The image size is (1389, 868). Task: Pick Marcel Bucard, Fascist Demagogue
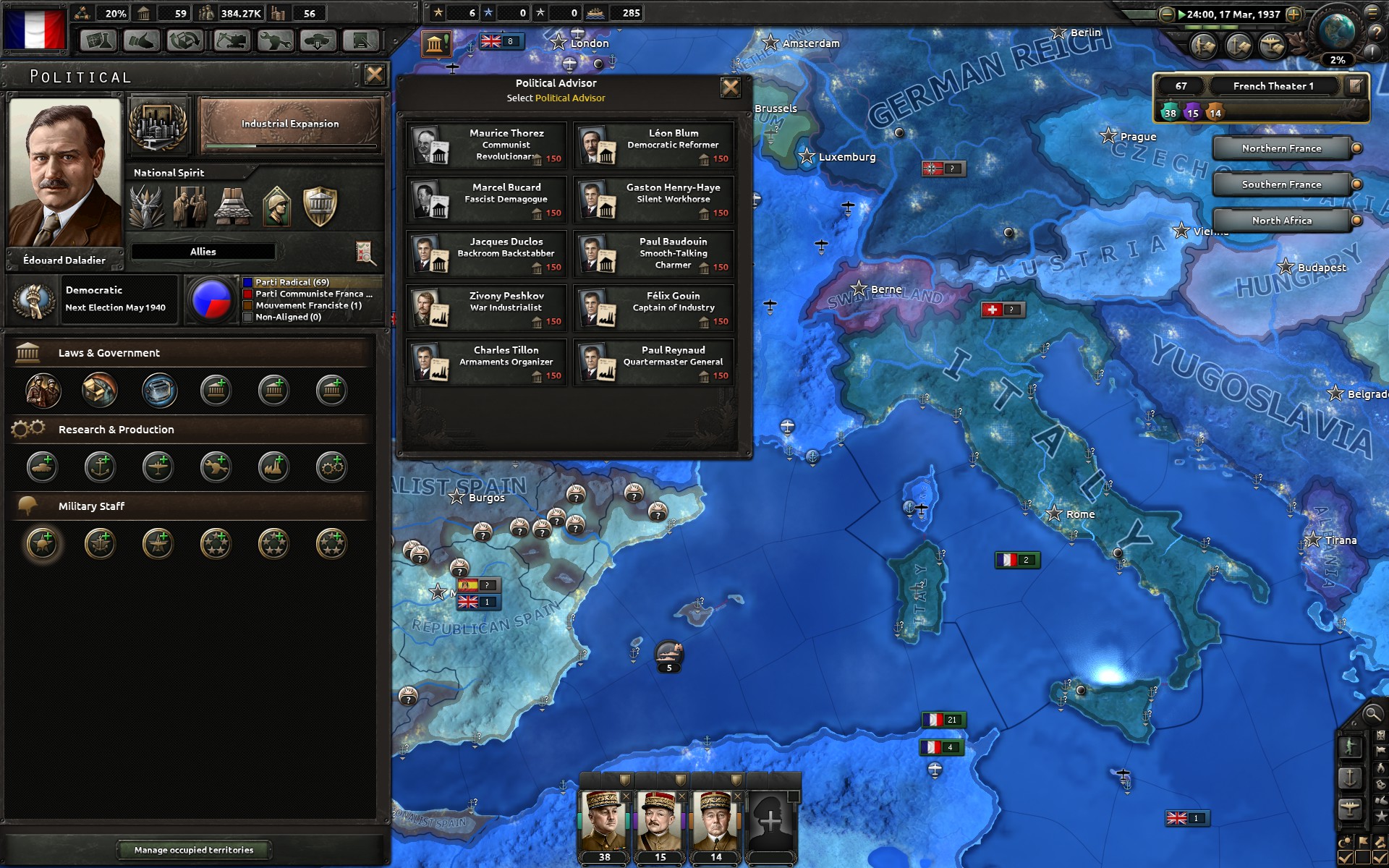coord(485,200)
